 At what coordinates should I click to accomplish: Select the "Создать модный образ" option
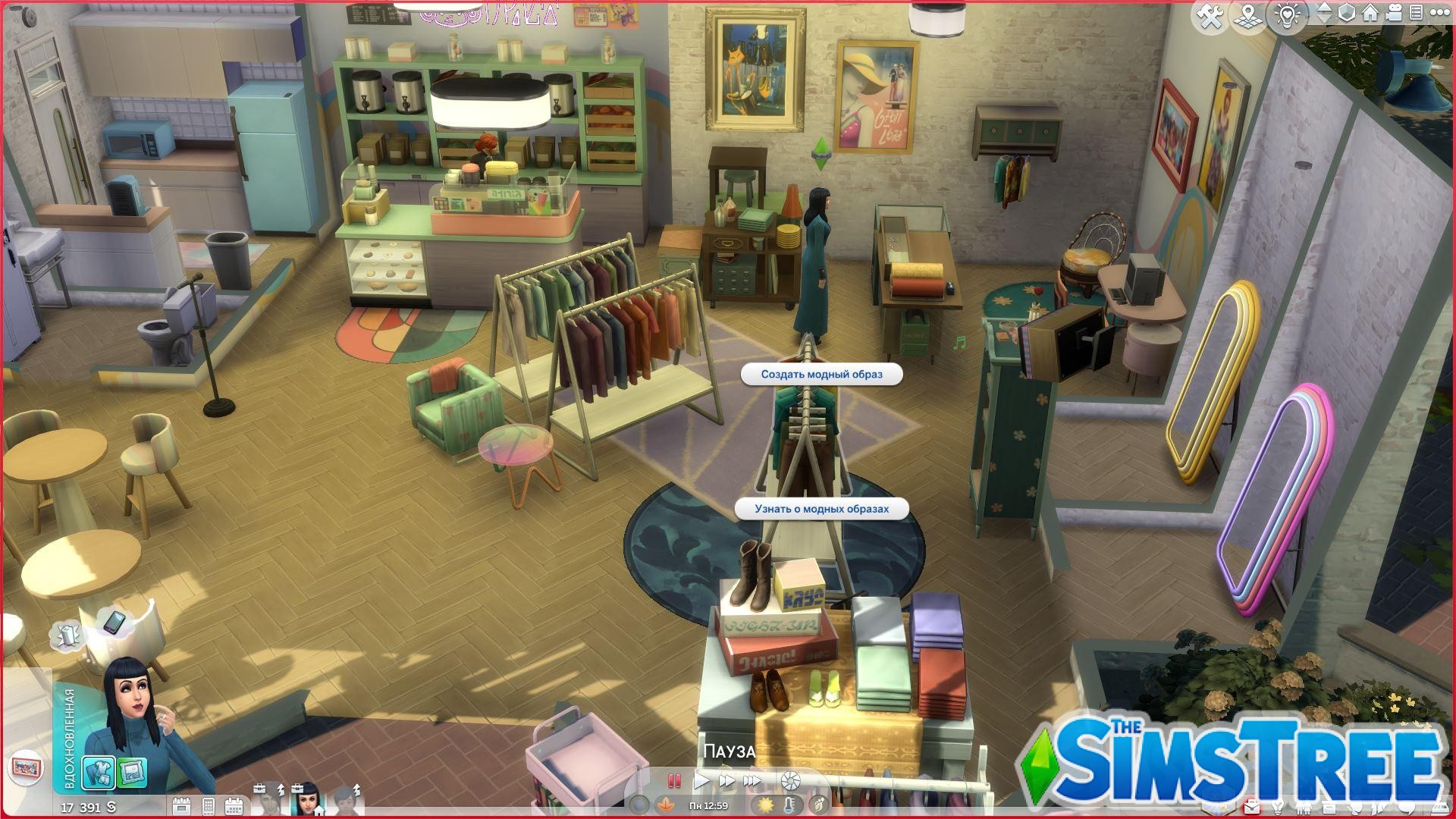point(823,375)
